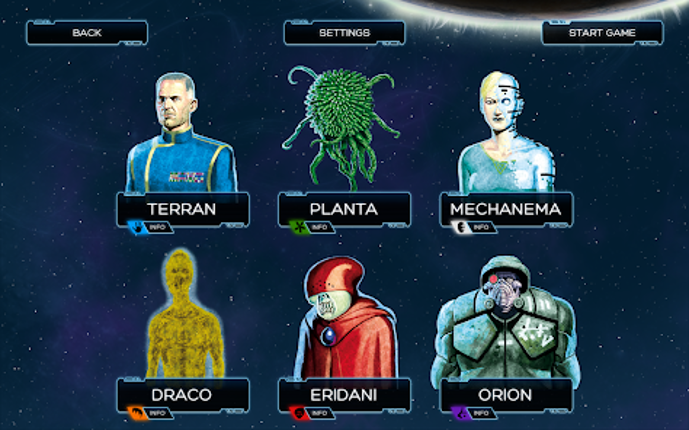
Task: Pick the Mechanema faction
Action: [x=506, y=209]
